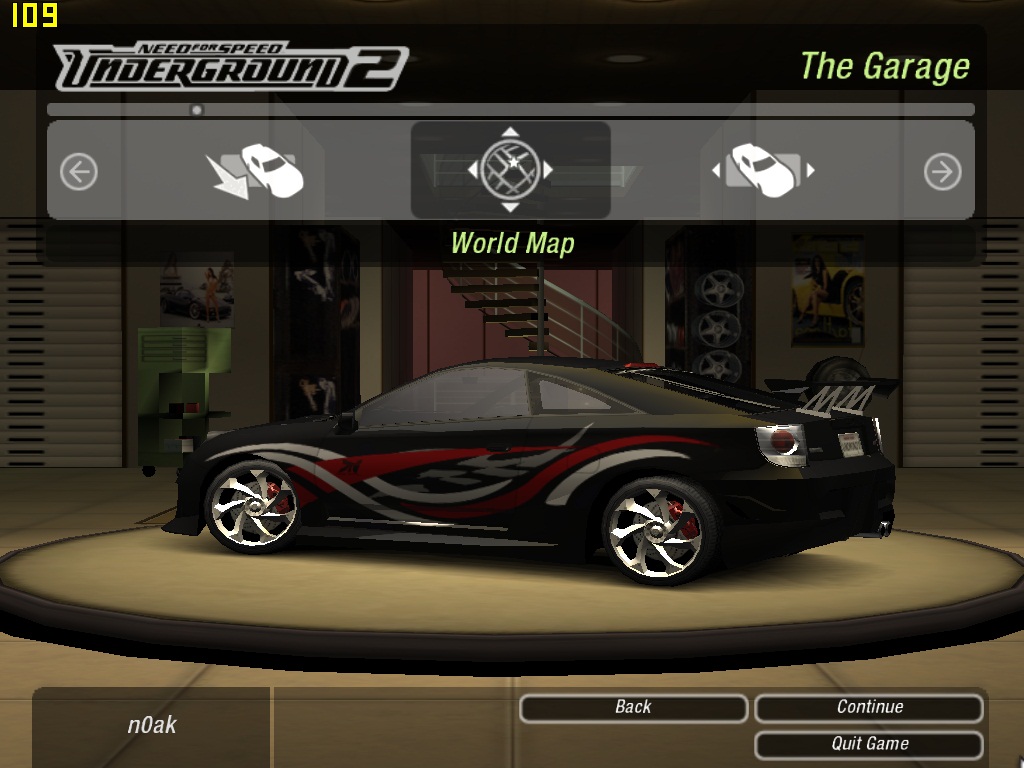Open the World Map icon
The height and width of the screenshot is (768, 1024).
(510, 170)
